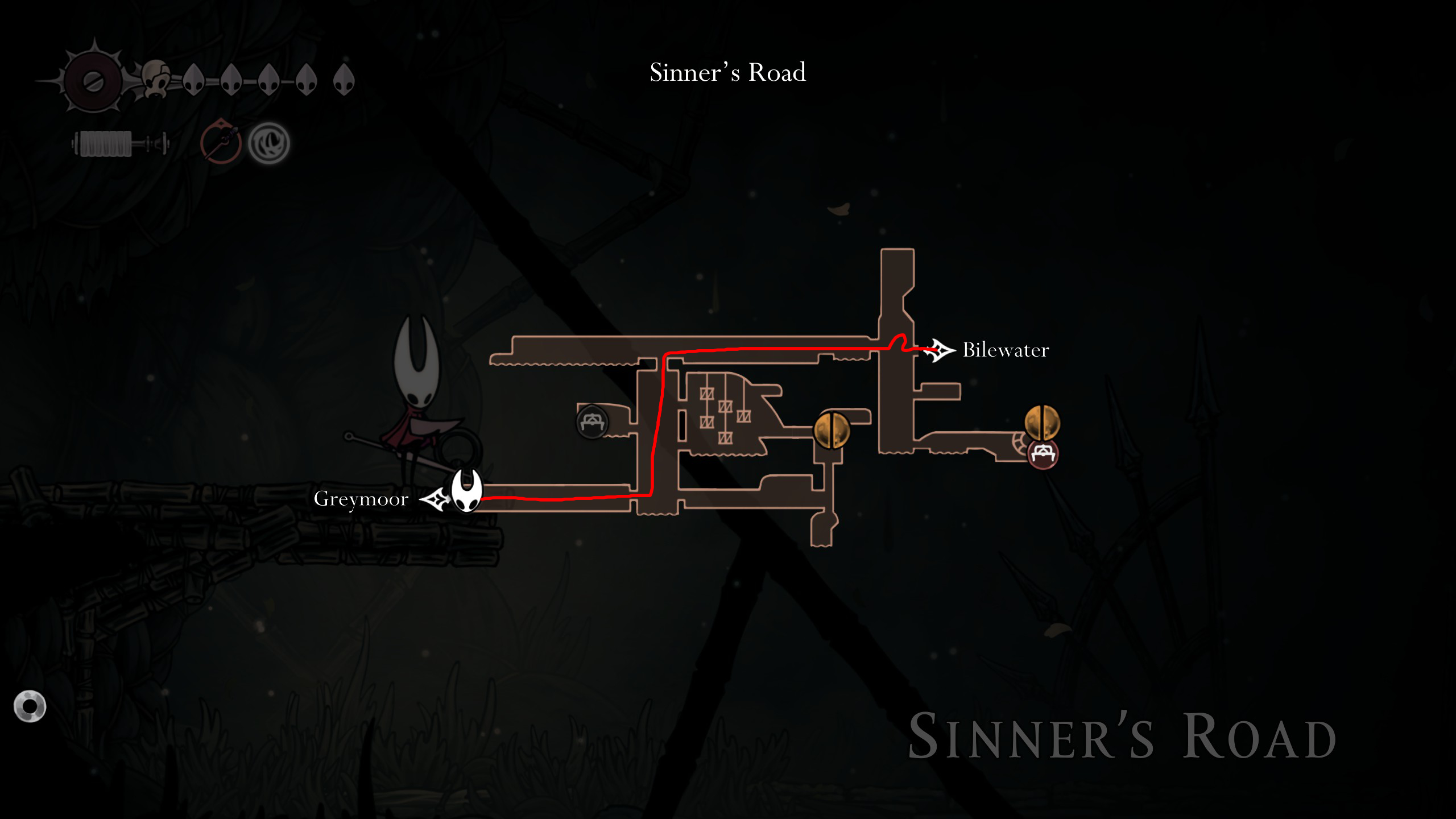1456x819 pixels.
Task: Select the gold marker beside the crate room
Action: tap(832, 430)
